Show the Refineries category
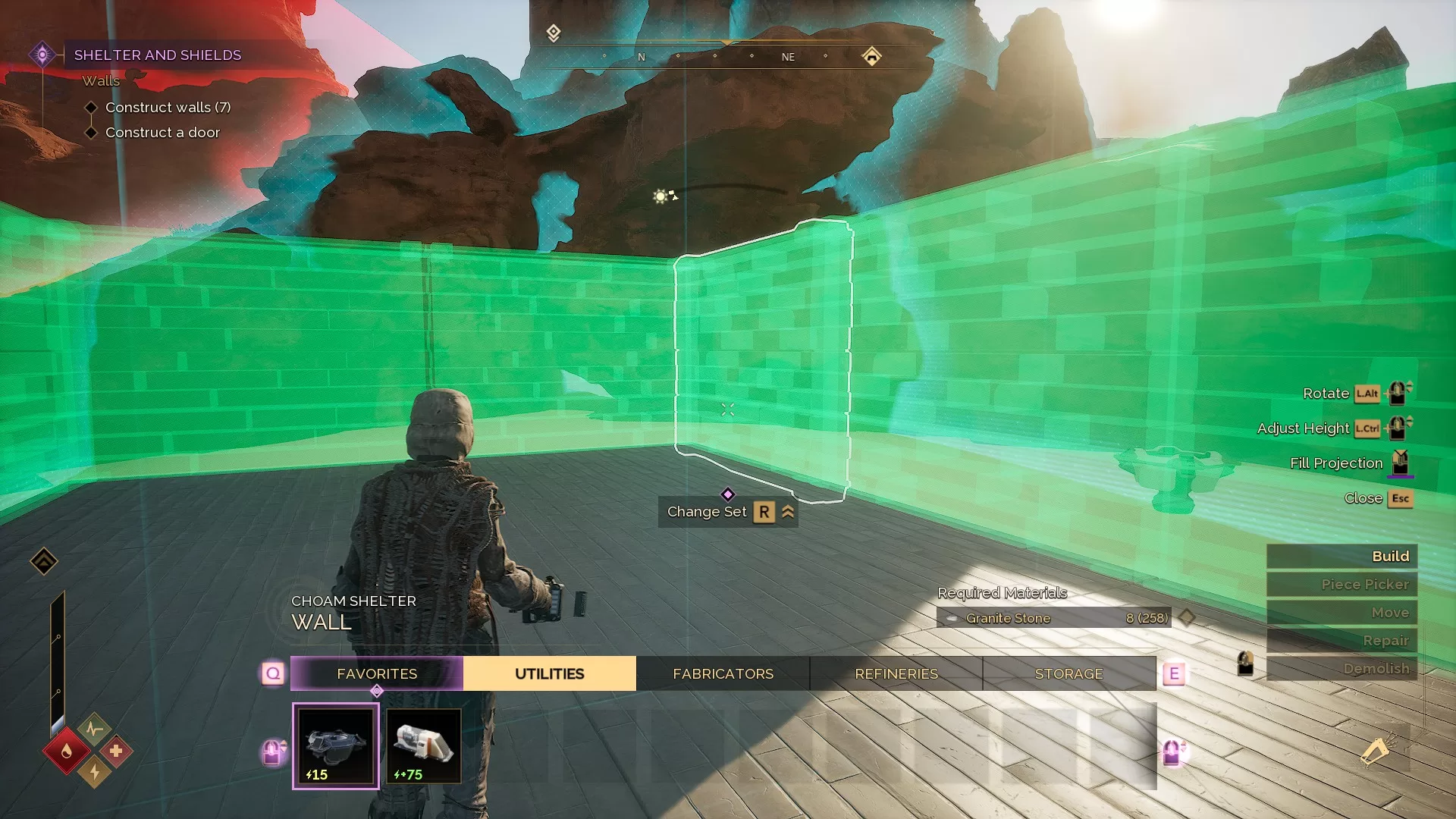Viewport: 1456px width, 819px height. coord(896,673)
